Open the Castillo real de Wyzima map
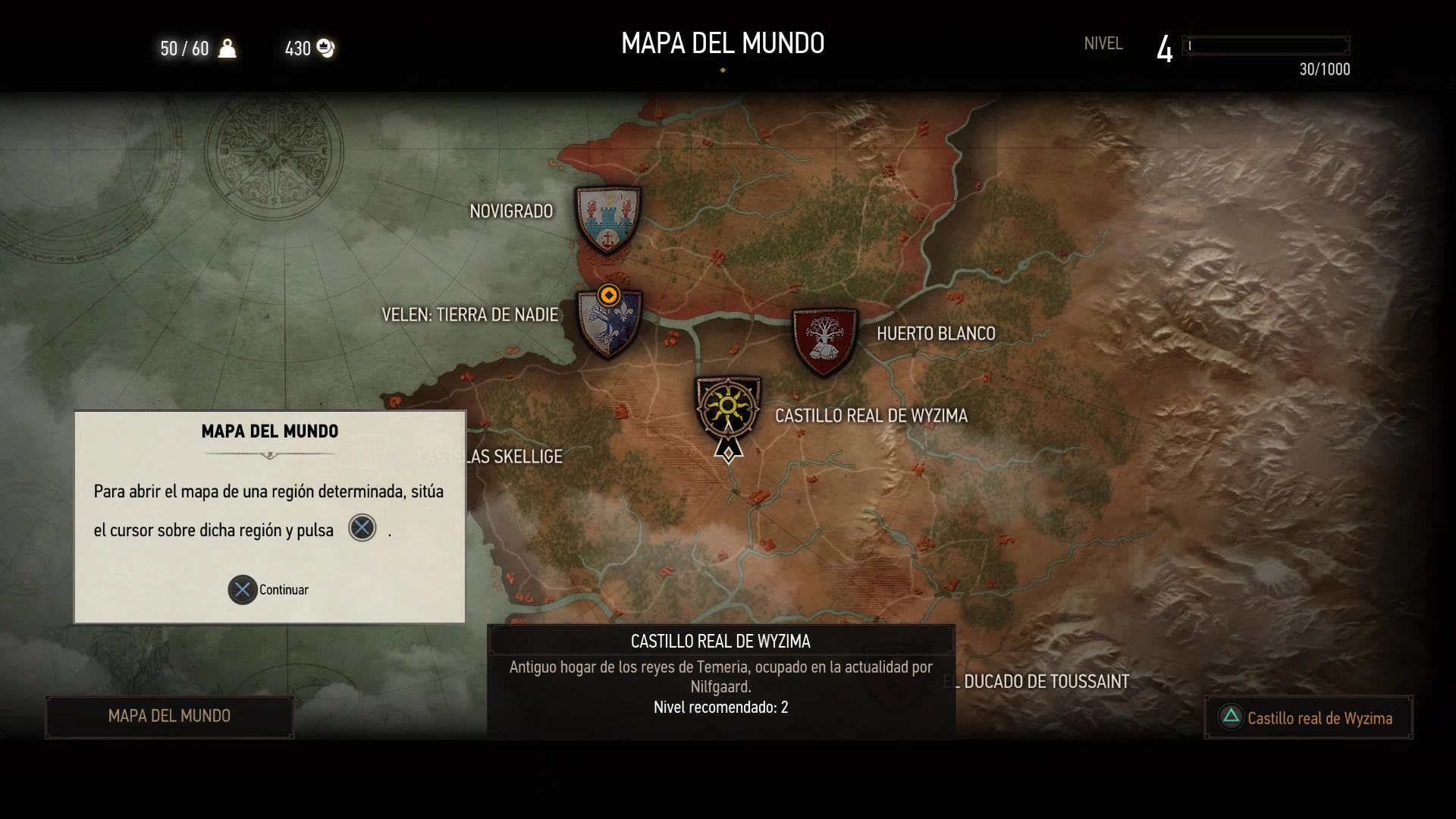Viewport: 1456px width, 819px height. point(1308,717)
